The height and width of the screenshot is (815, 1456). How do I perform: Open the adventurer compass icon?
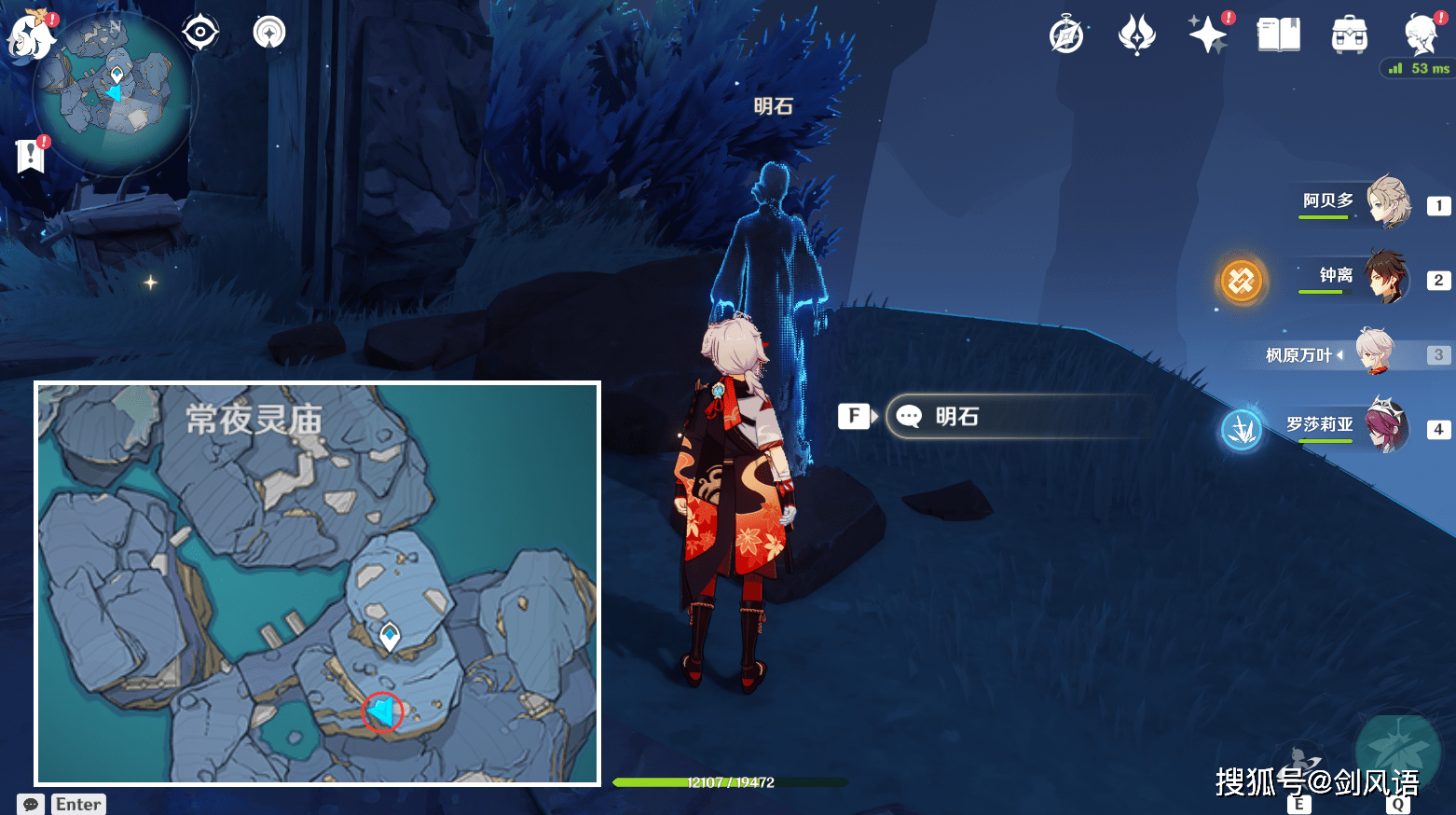(x=1066, y=35)
